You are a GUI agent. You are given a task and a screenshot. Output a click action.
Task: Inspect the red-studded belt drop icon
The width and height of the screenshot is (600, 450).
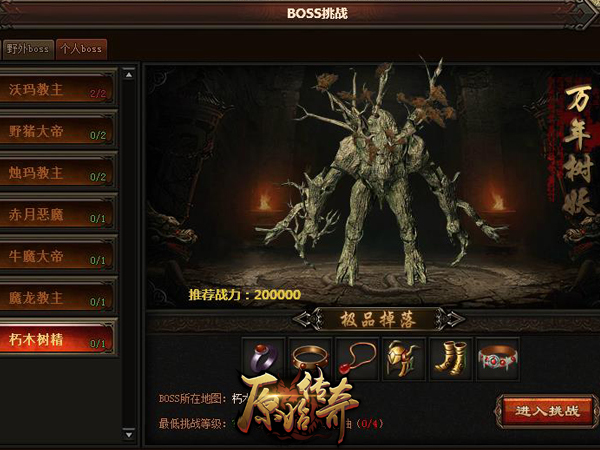497,358
